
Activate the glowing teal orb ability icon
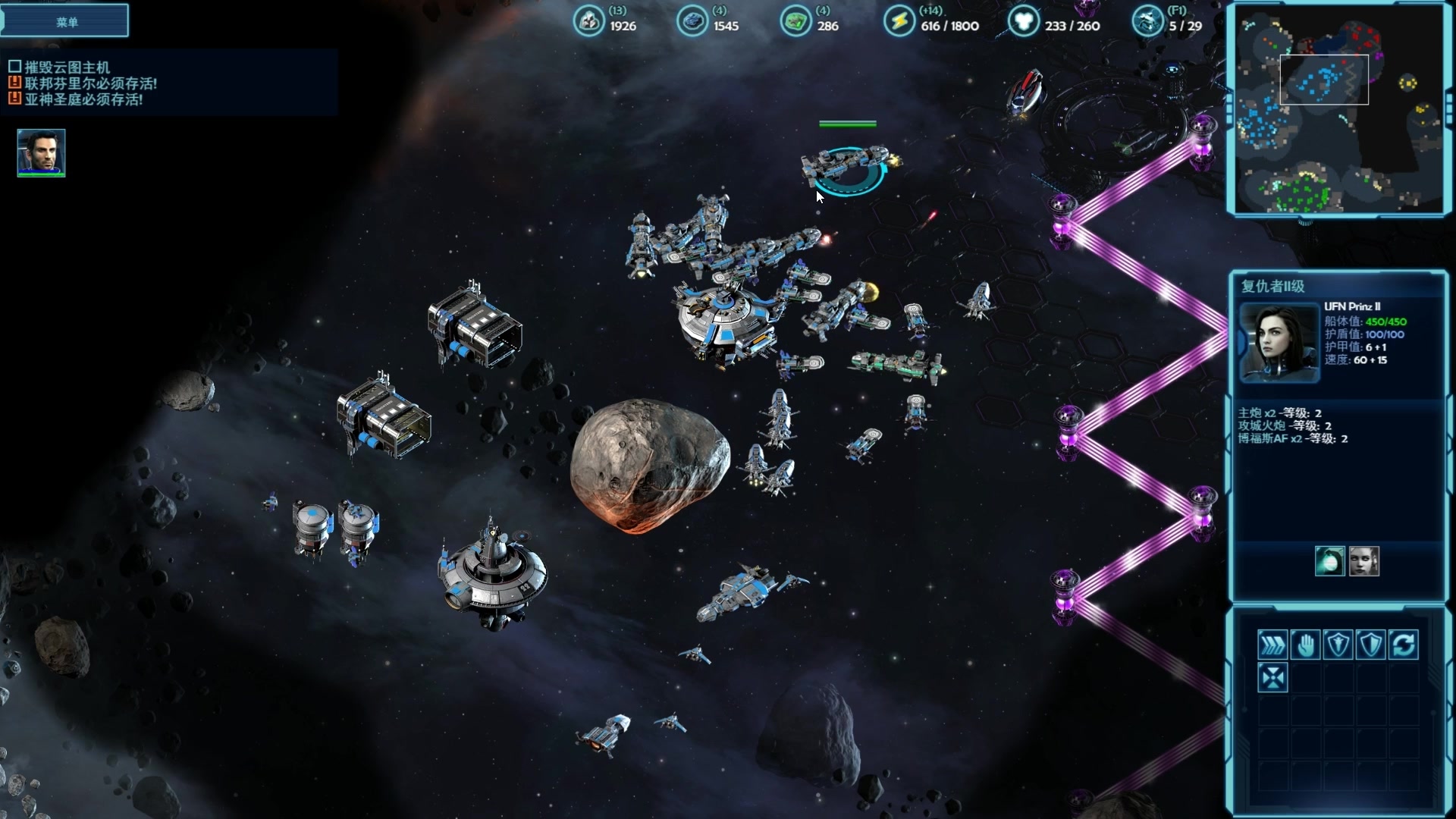click(1329, 561)
